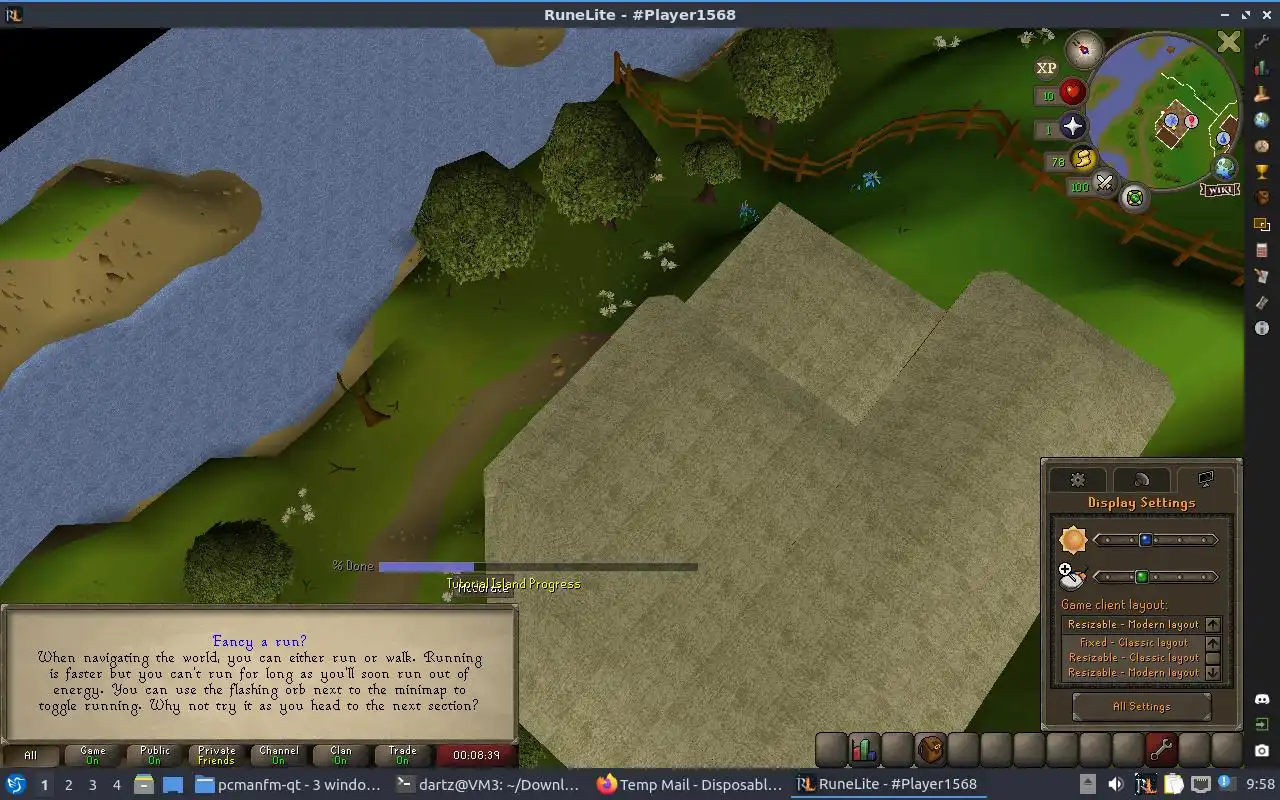Choose Fixed - Classic layout option

[x=1133, y=643]
